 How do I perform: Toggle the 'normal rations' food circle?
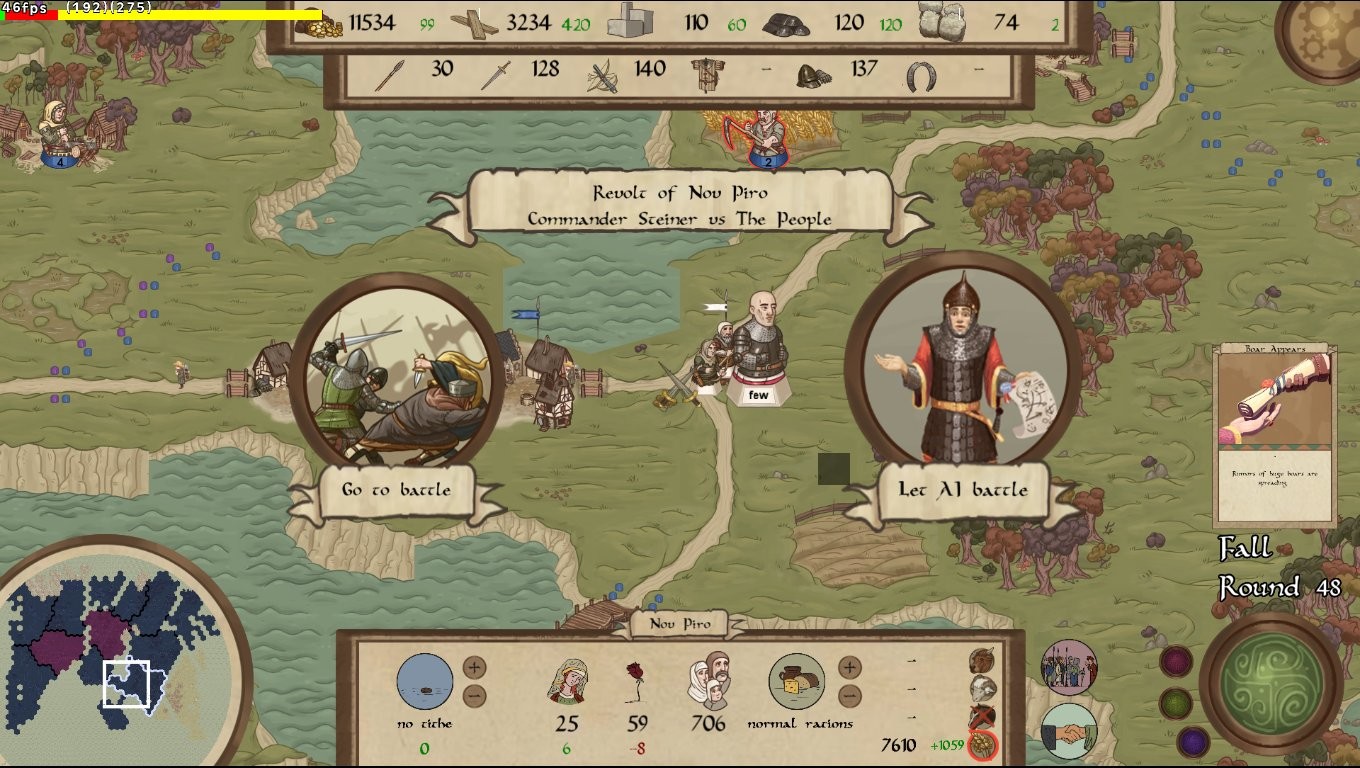click(x=796, y=681)
